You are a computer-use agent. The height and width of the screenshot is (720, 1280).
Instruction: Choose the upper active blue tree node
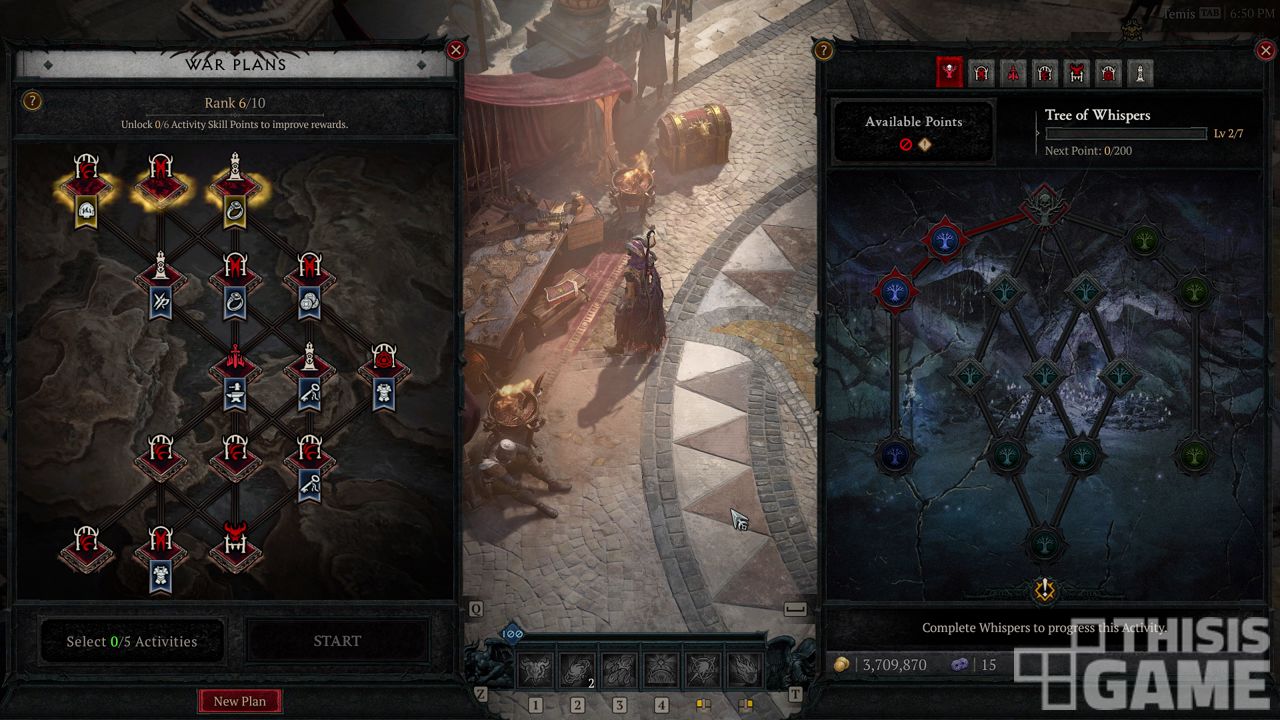pos(945,240)
